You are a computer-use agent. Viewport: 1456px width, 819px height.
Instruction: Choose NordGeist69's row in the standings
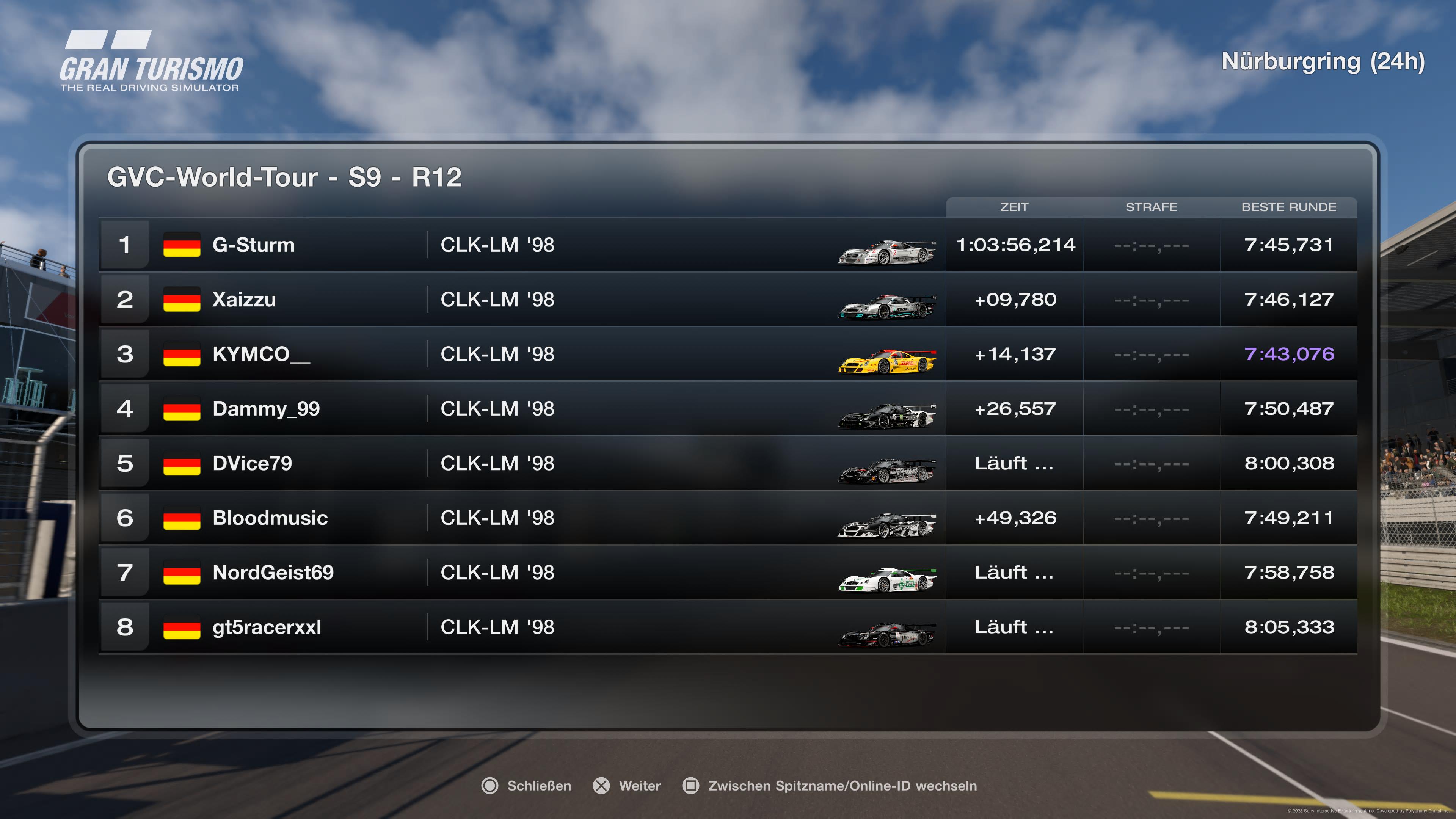pos(273,573)
